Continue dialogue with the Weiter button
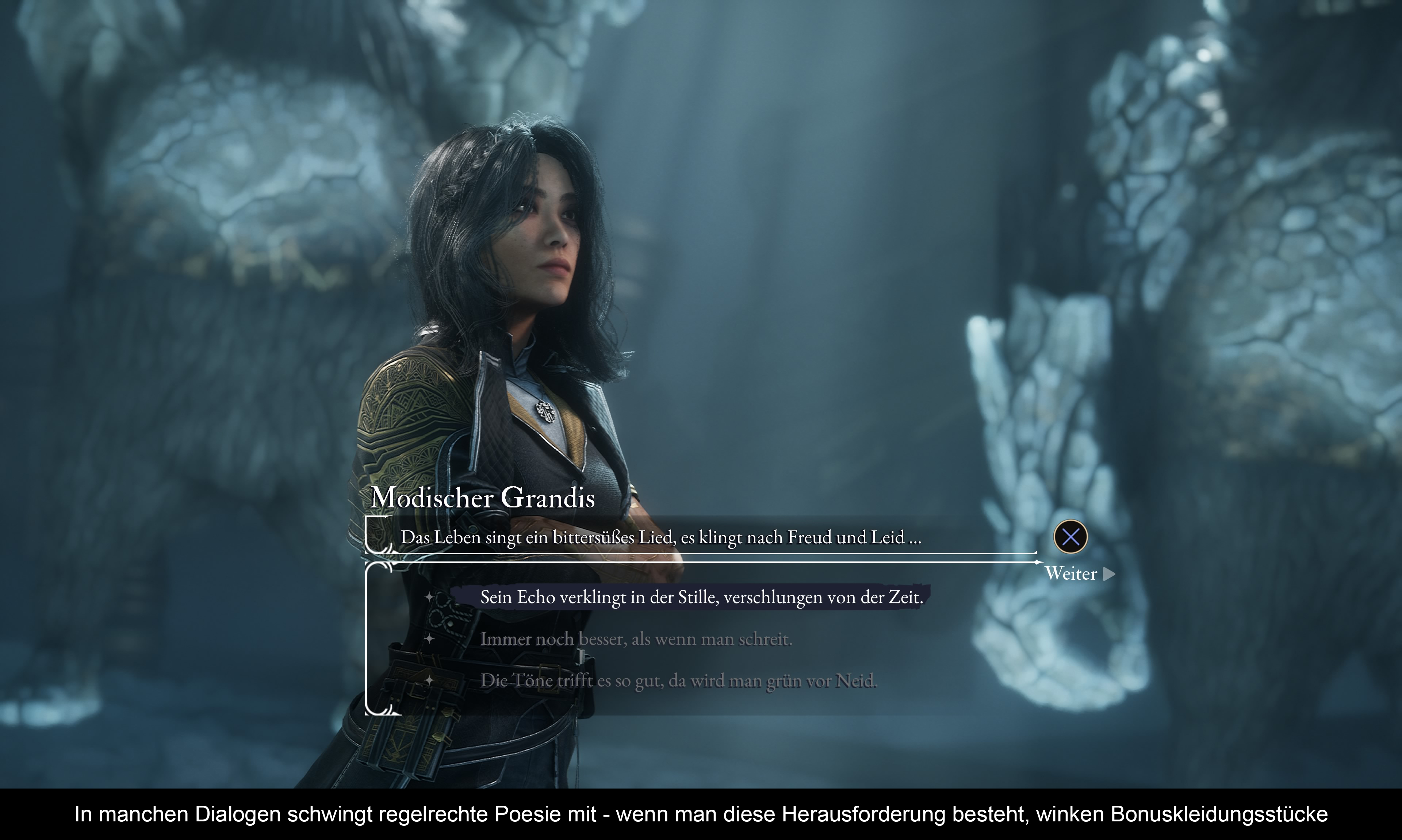Screen dimensions: 1402x840 [x=1078, y=574]
